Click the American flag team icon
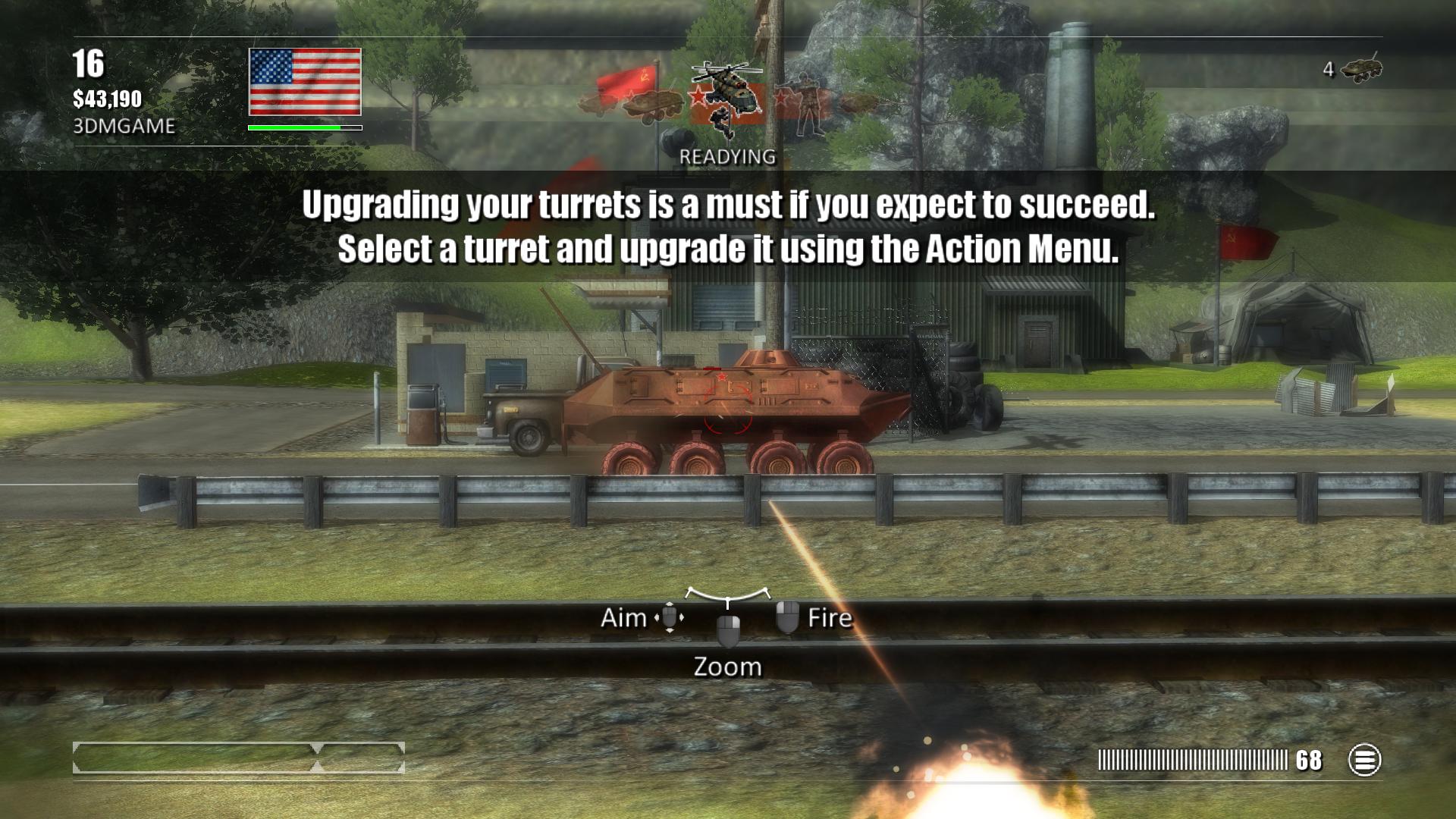Image resolution: width=1456 pixels, height=819 pixels. coord(305,82)
